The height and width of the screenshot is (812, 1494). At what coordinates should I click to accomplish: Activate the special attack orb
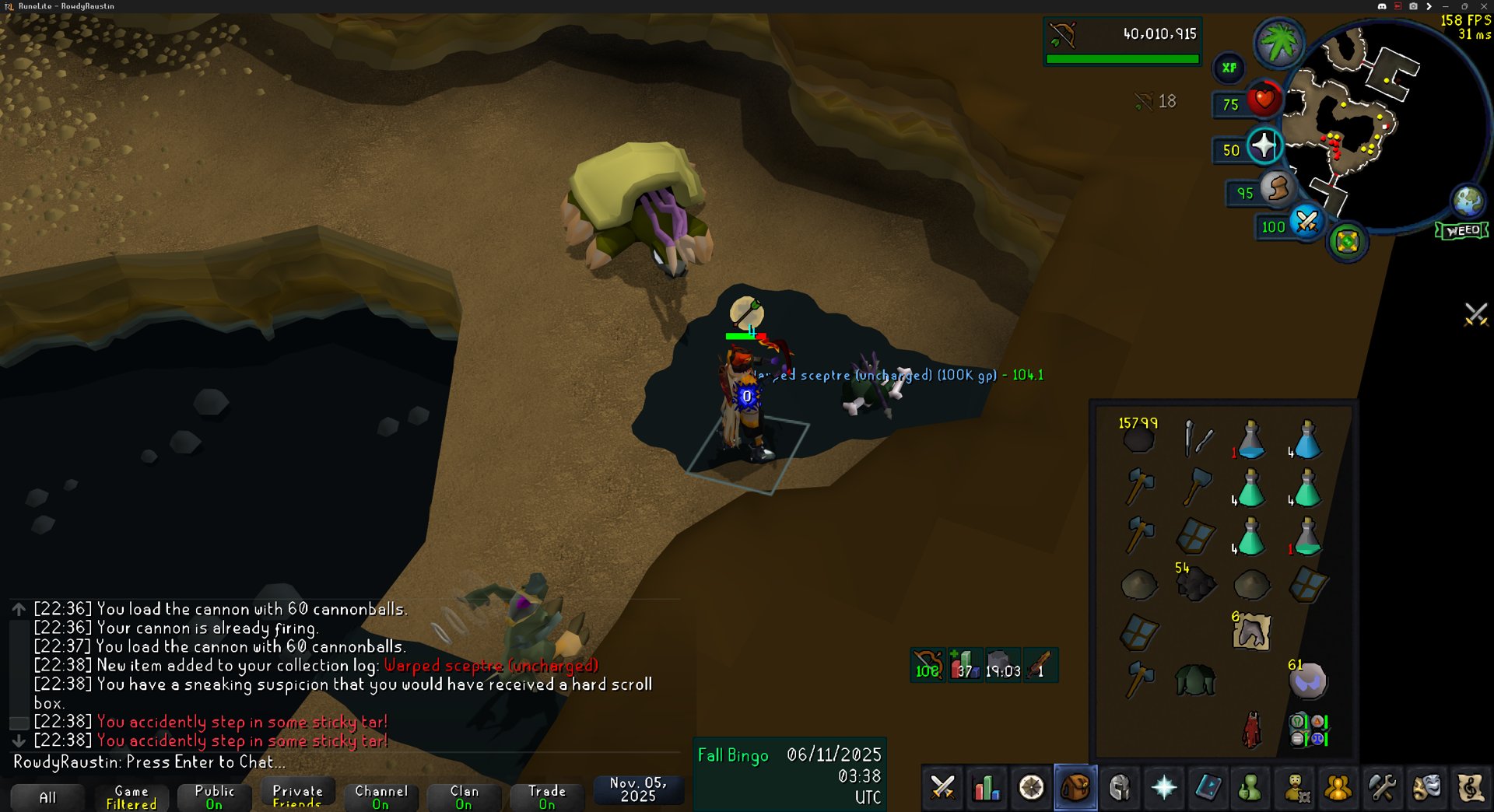tap(1306, 223)
